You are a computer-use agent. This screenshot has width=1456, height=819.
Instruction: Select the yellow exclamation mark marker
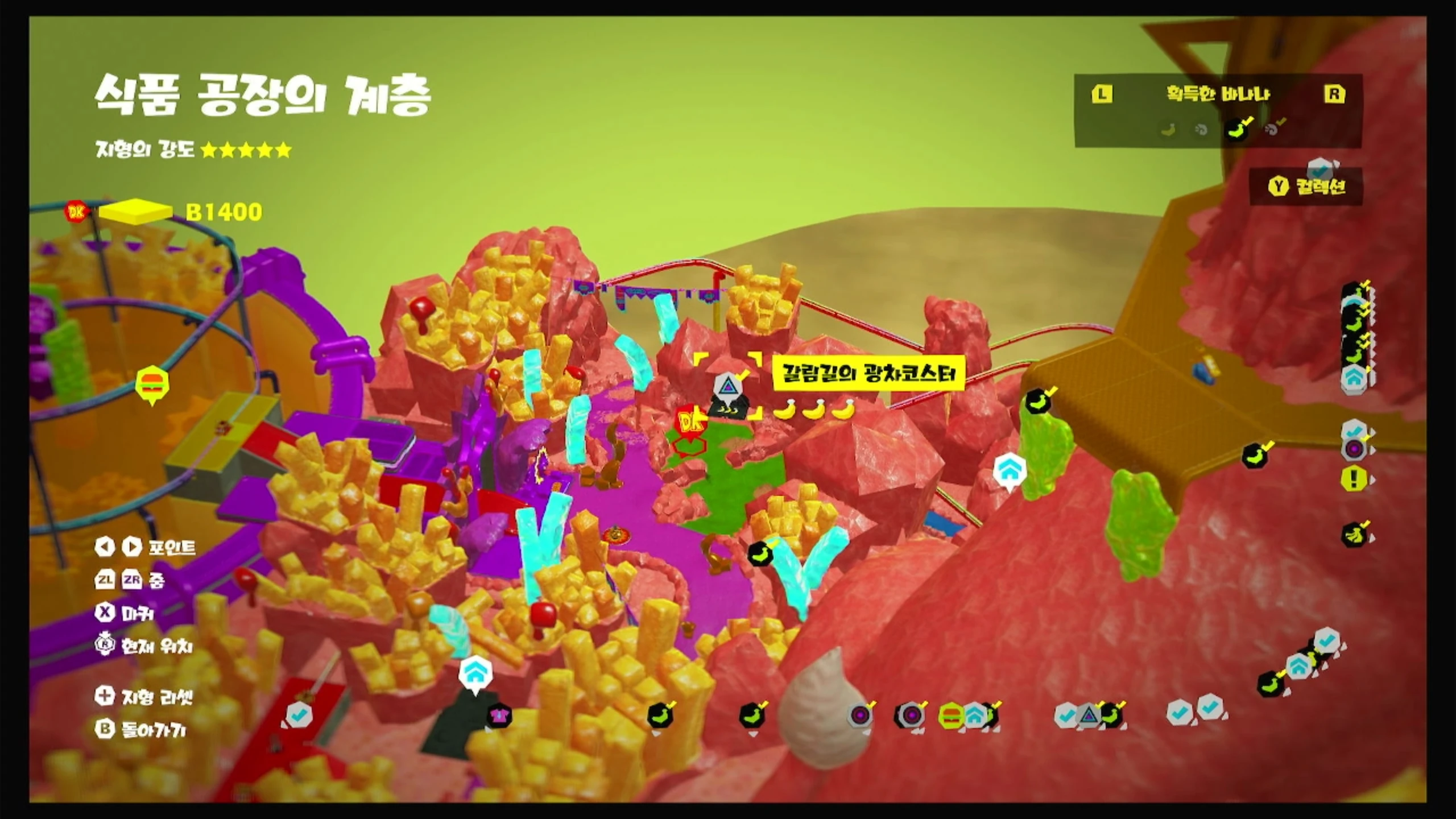coord(1354,478)
